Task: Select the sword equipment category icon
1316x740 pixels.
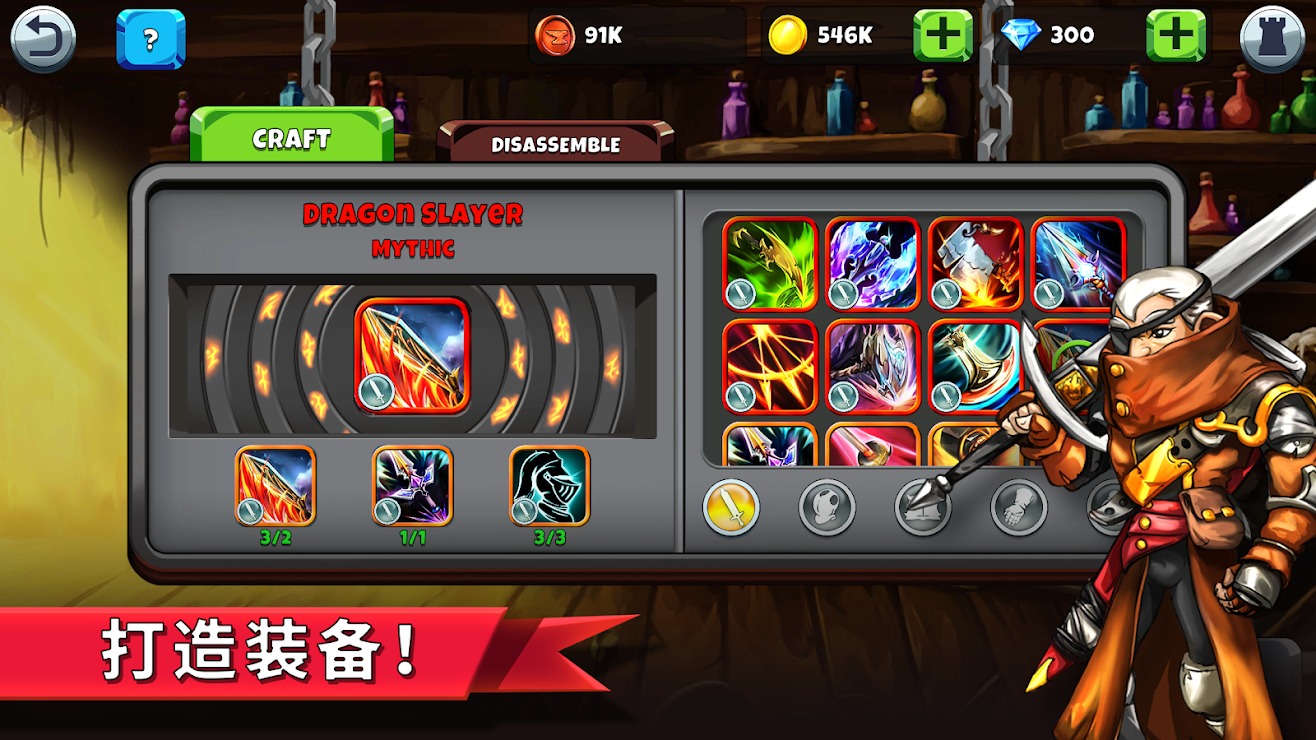Action: [730, 507]
